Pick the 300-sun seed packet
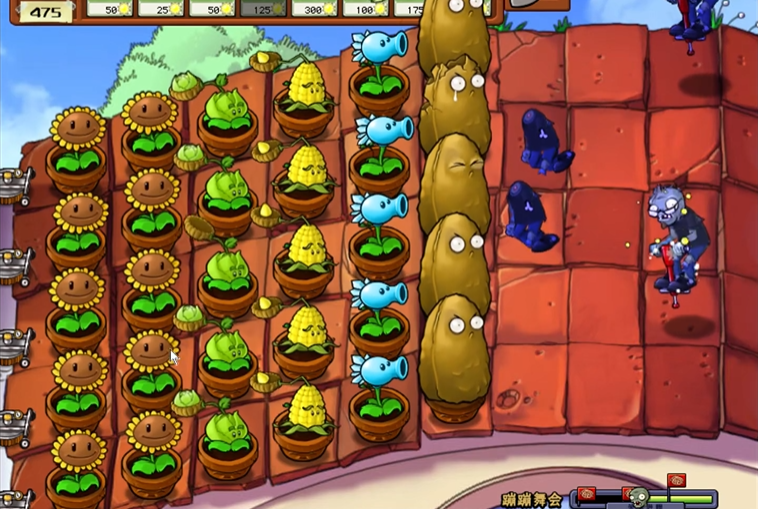 315,8
